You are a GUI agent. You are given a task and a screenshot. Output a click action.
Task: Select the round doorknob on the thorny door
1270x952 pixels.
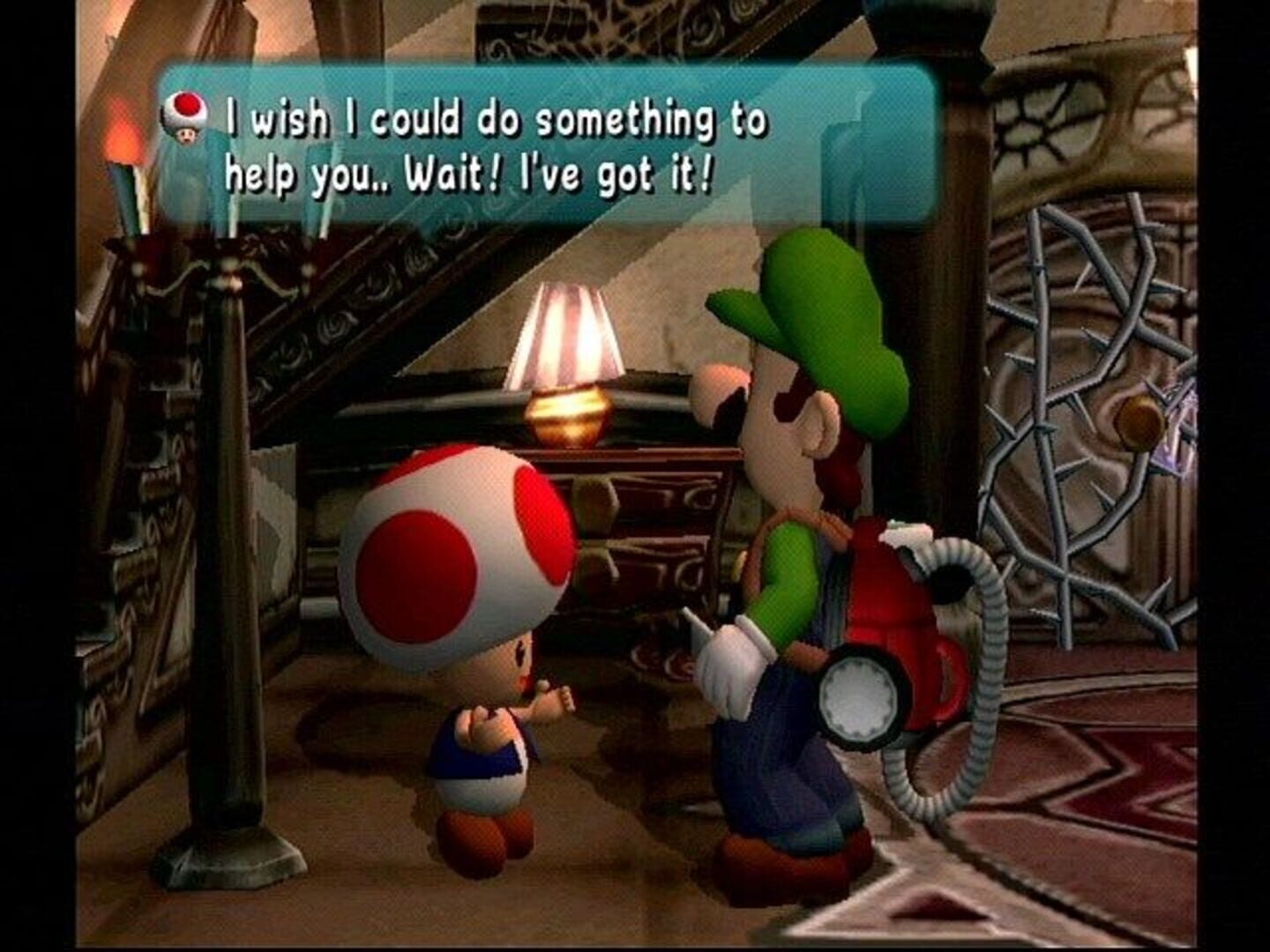1137,419
